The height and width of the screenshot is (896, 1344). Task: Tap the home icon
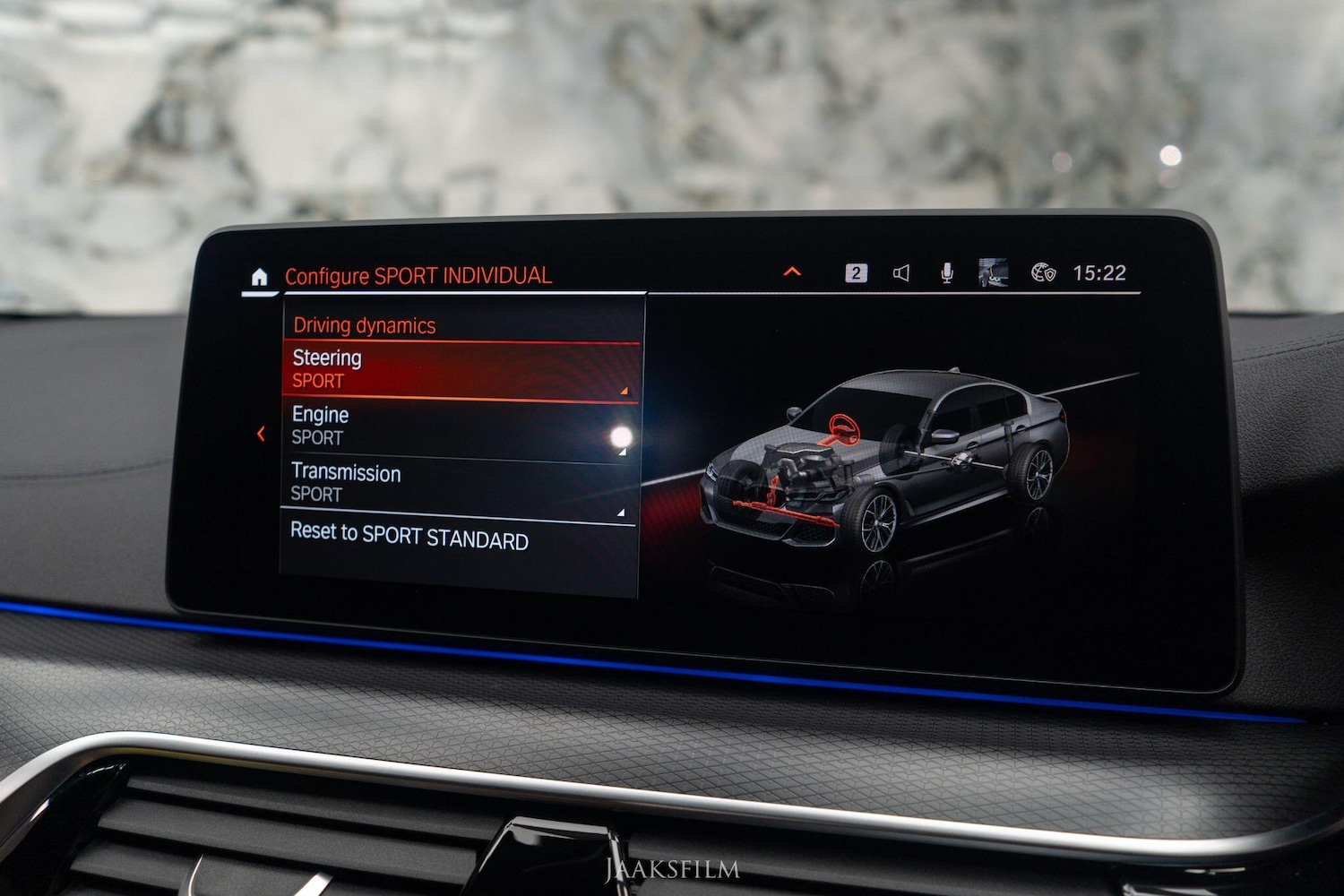point(259,277)
